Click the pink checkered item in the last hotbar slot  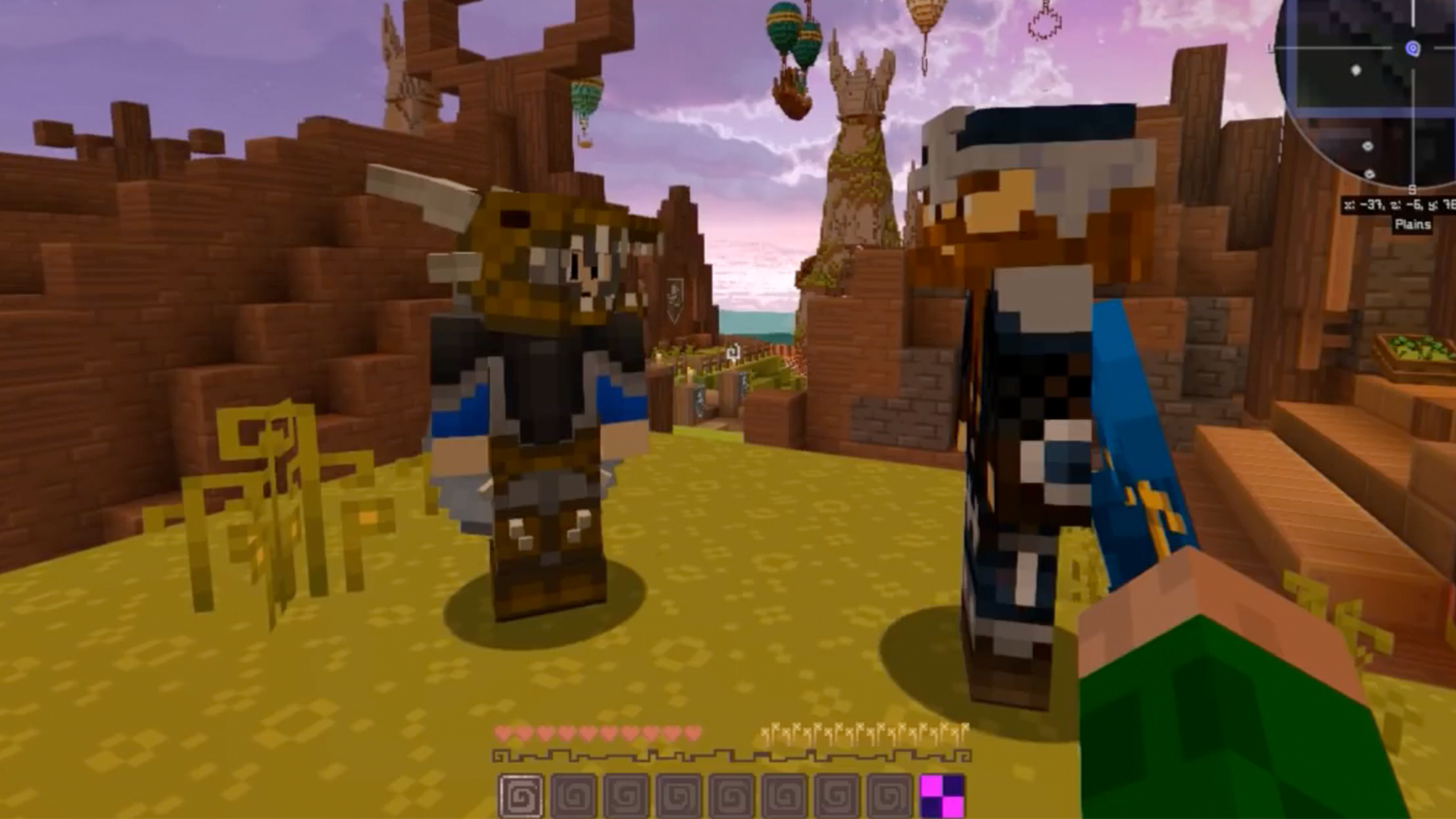tap(940, 794)
